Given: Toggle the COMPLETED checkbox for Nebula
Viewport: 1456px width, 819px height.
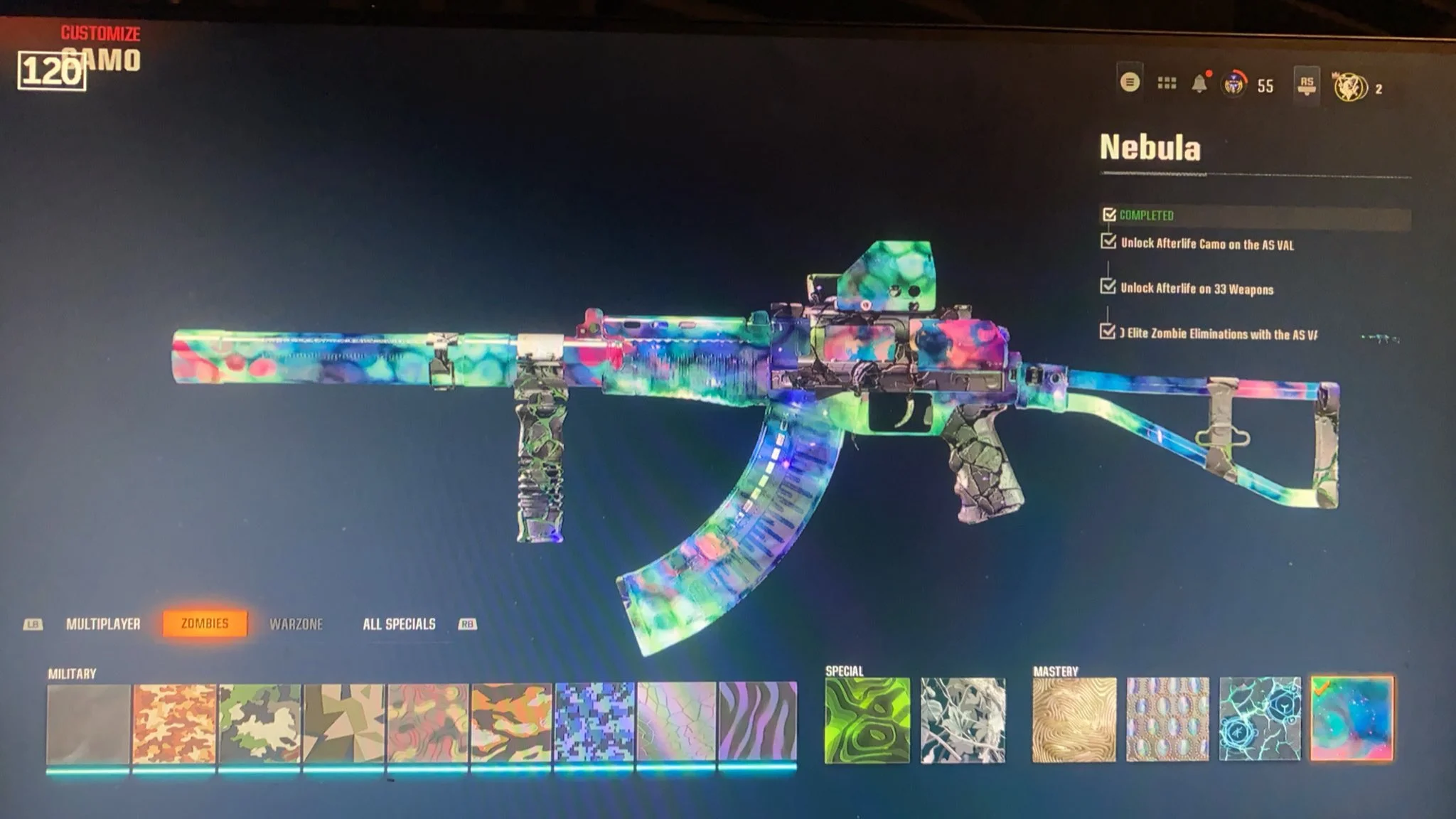Looking at the screenshot, I should [x=1110, y=213].
